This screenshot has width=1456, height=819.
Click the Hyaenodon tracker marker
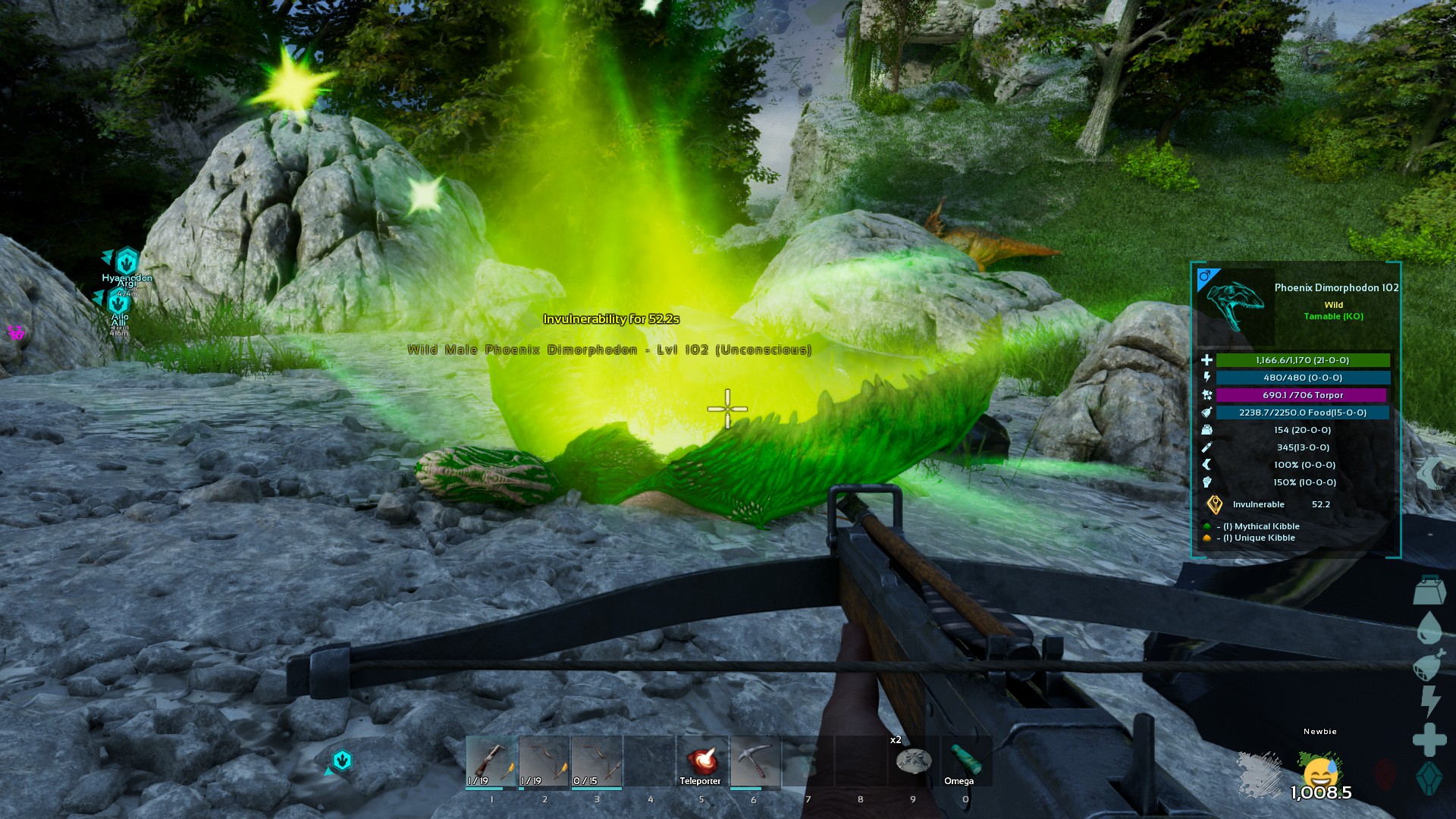[x=127, y=262]
